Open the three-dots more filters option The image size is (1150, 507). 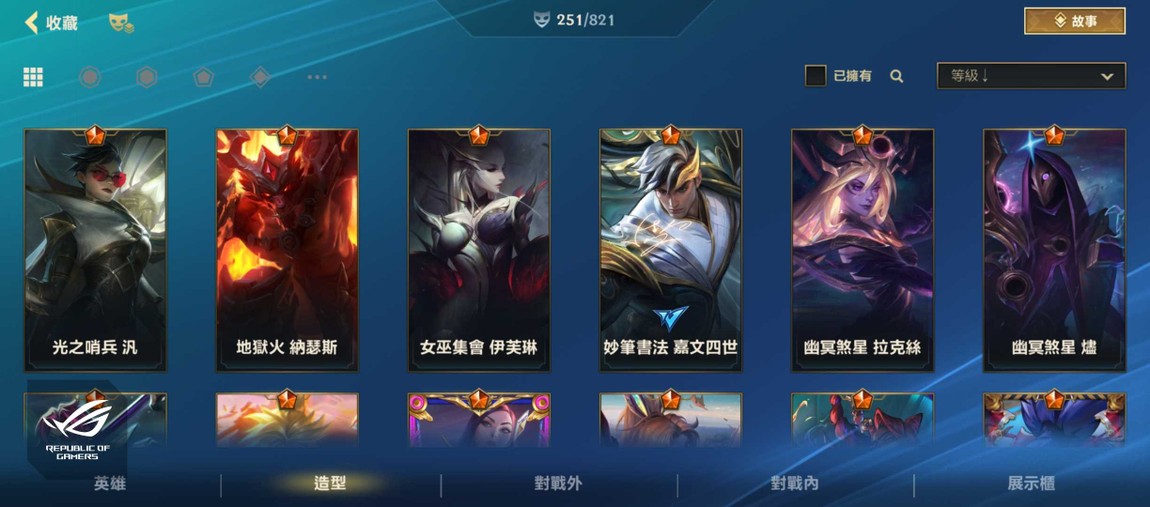tap(317, 77)
